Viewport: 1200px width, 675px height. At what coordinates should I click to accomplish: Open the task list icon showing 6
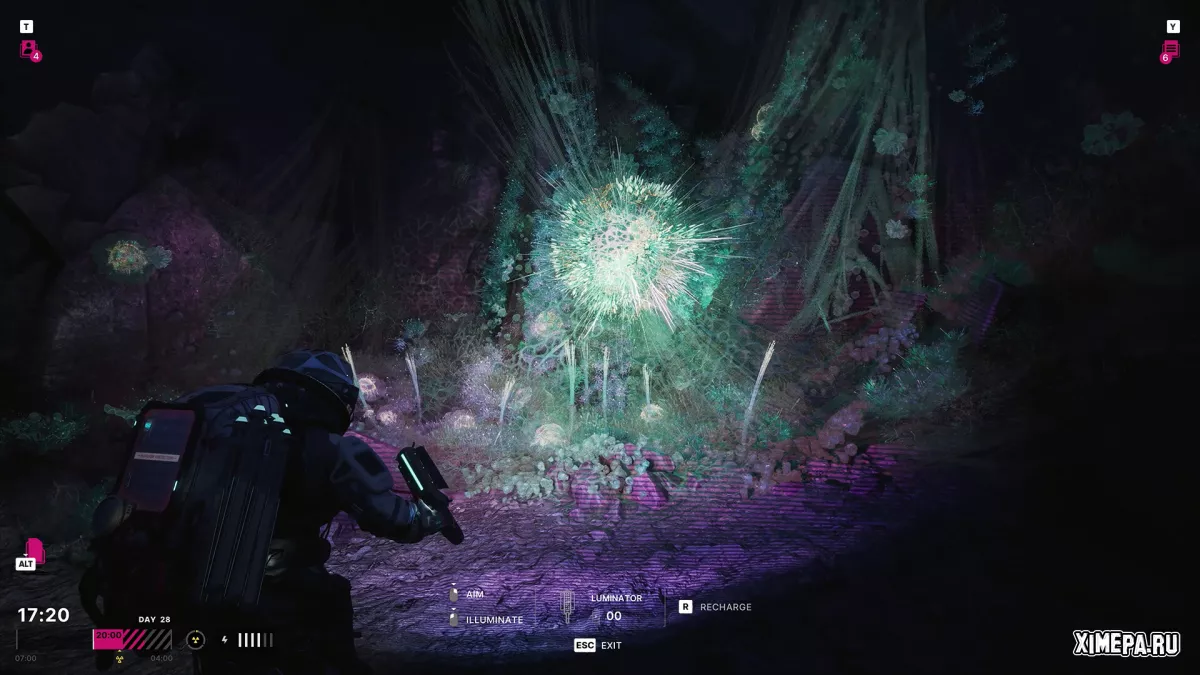pos(1170,50)
